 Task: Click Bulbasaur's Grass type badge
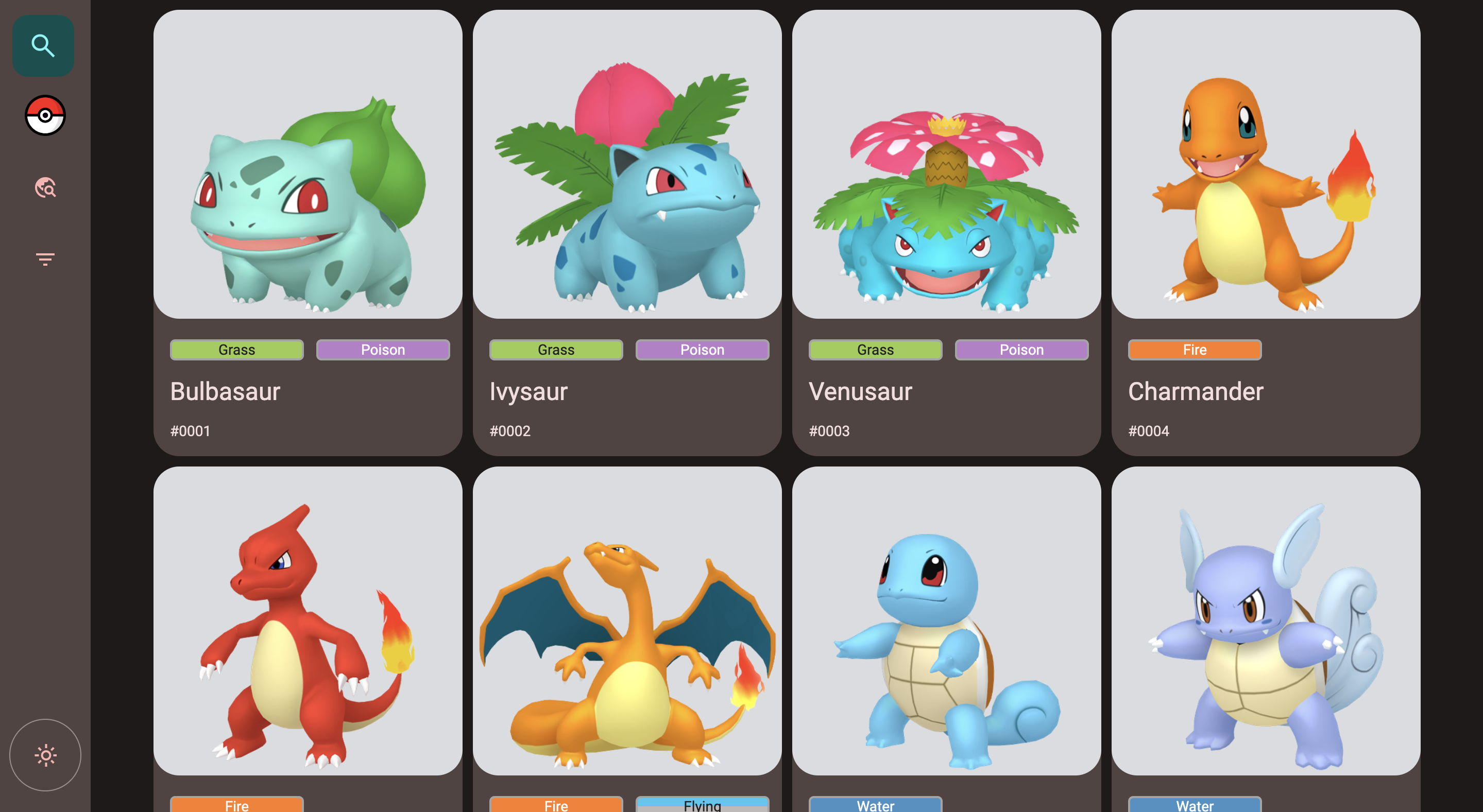(x=236, y=350)
